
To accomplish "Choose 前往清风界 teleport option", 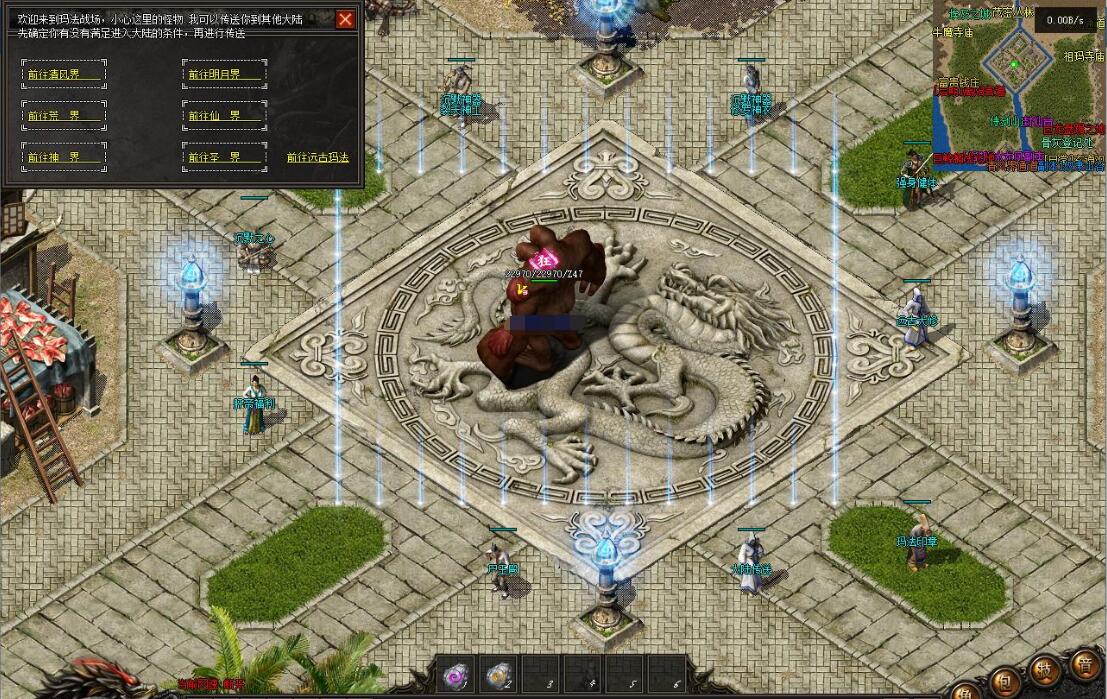I will tap(63, 74).
